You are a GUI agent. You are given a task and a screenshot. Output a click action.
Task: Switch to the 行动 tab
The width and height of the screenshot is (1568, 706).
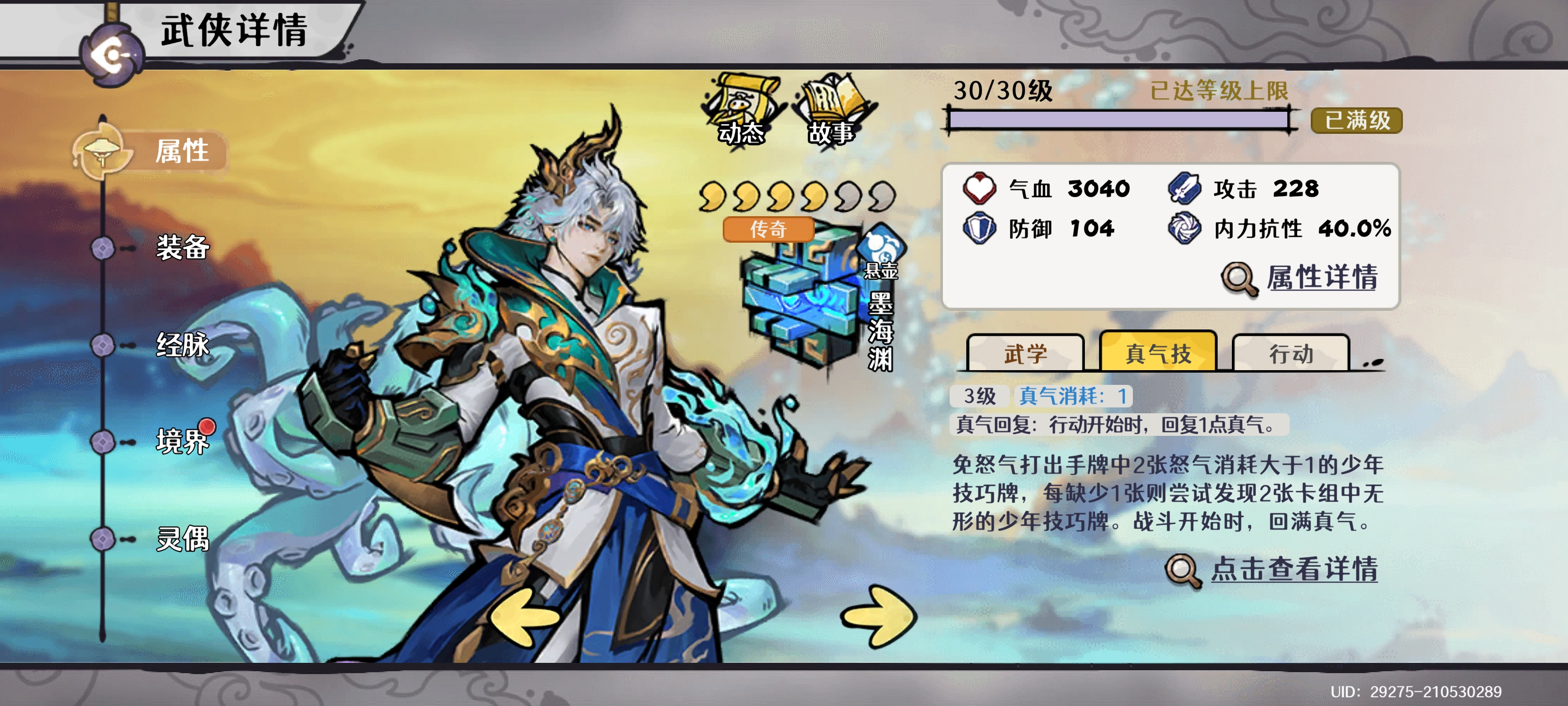click(1292, 353)
